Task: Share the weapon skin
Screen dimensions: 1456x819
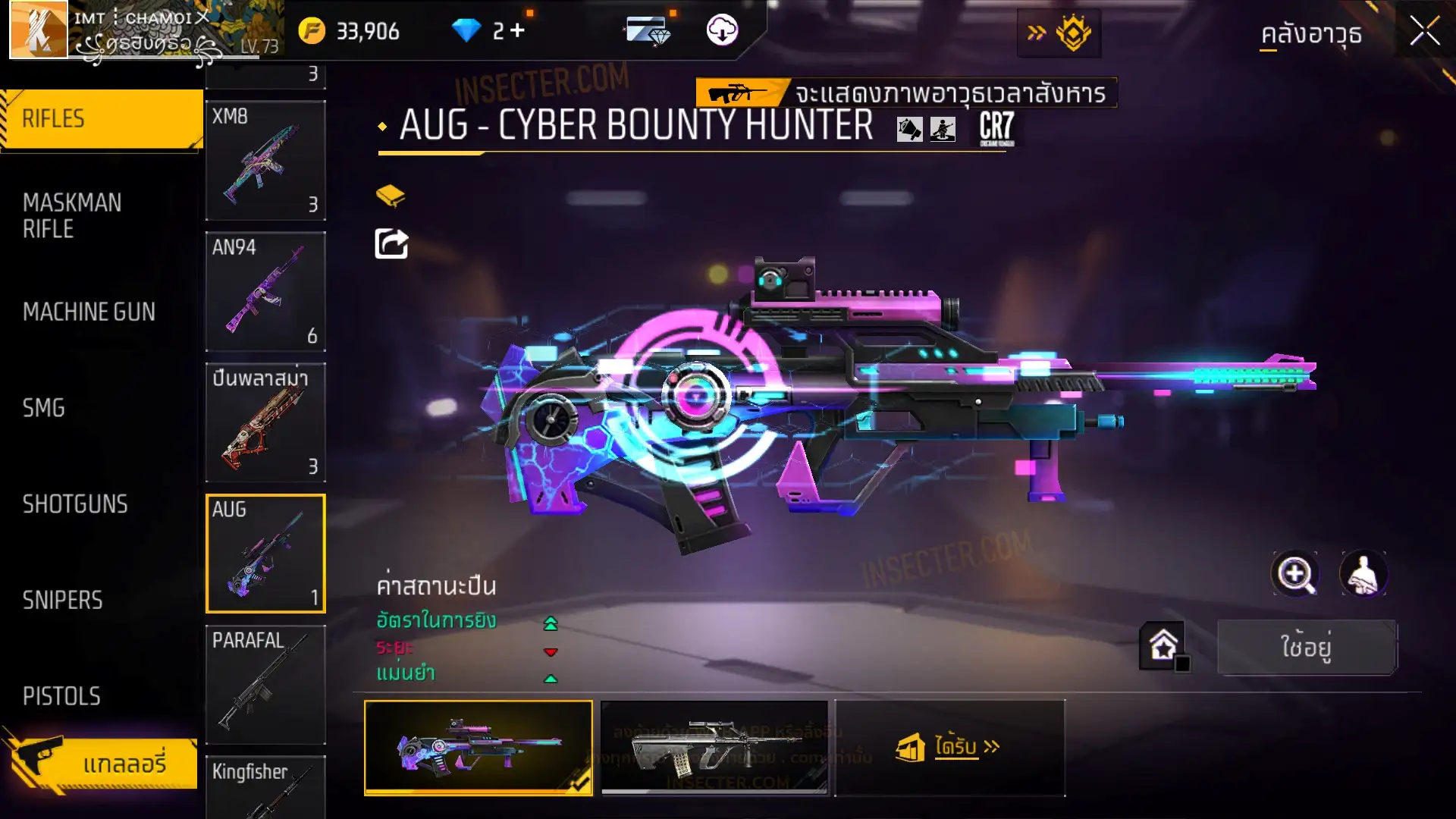Action: coord(392,244)
